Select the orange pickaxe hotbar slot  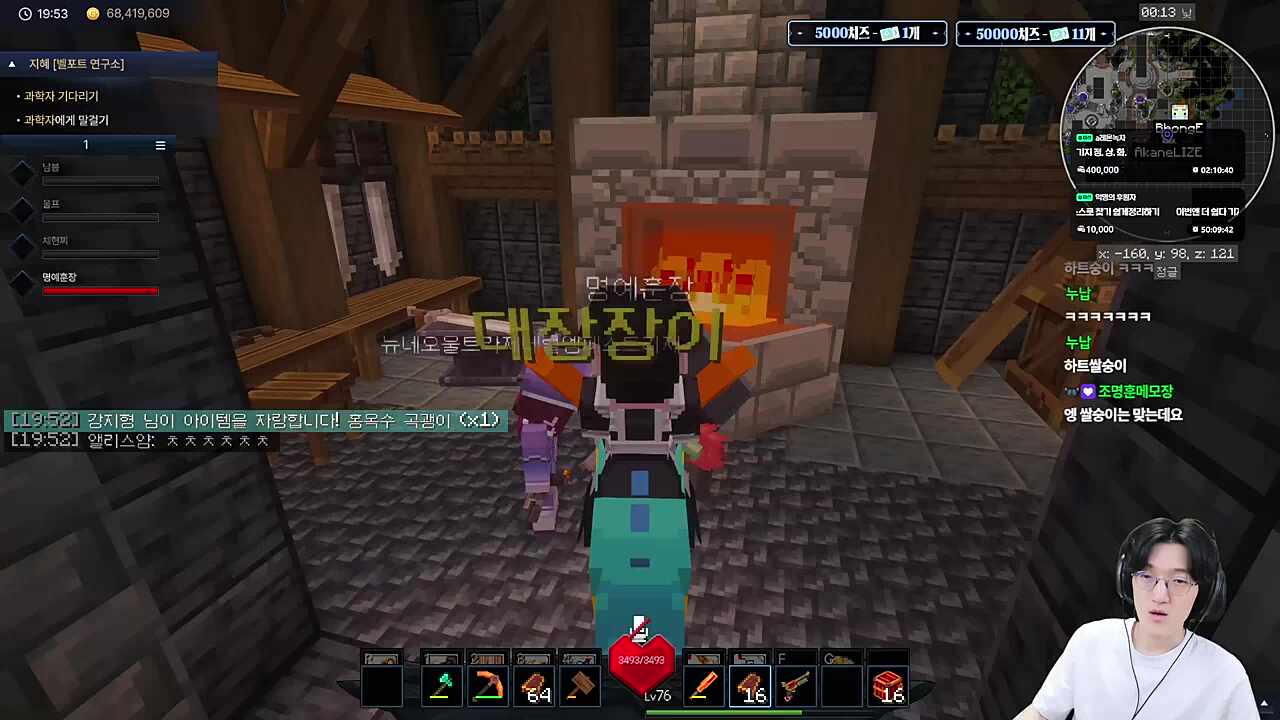[488, 687]
